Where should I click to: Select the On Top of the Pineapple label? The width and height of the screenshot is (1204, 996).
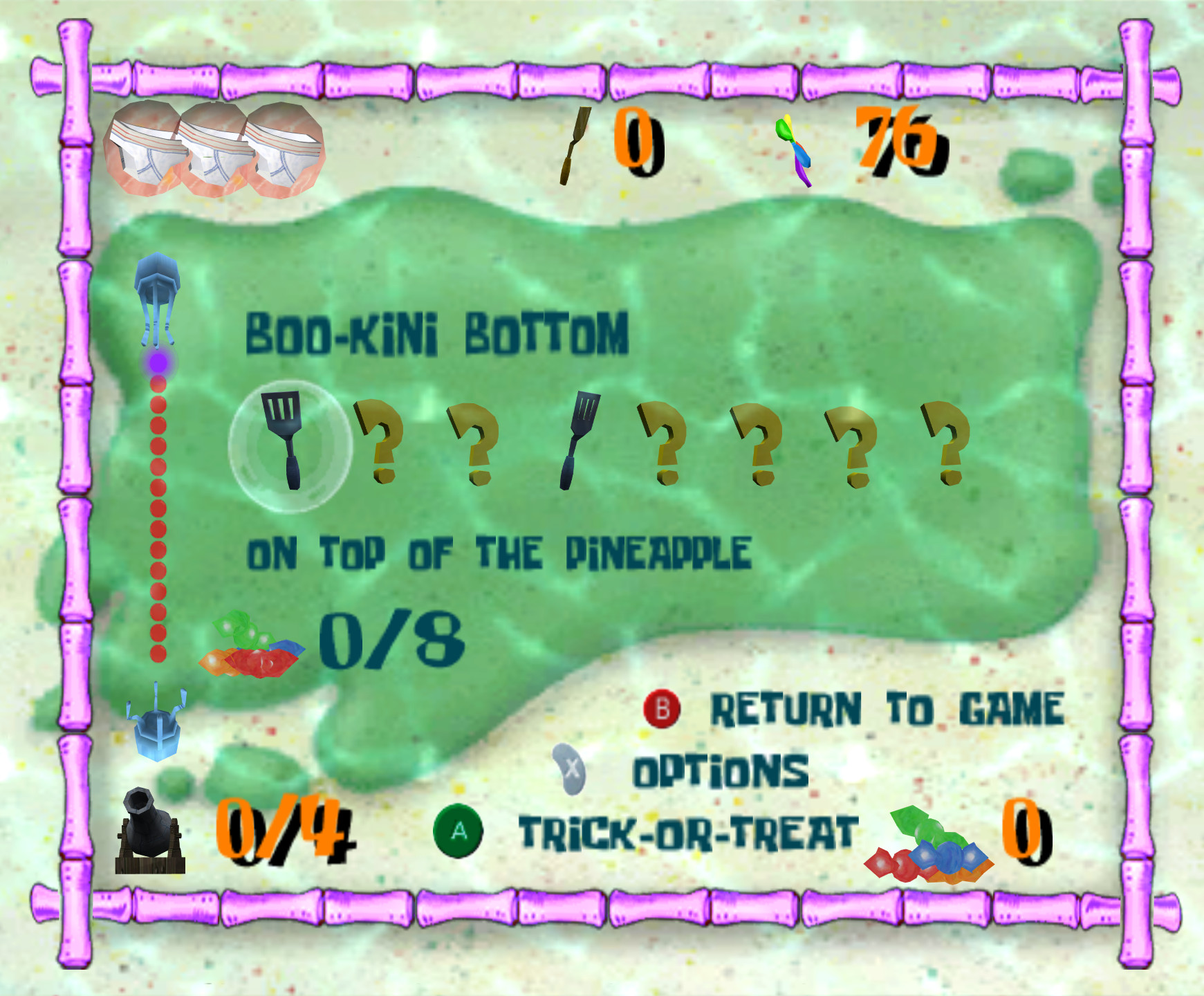pos(501,553)
